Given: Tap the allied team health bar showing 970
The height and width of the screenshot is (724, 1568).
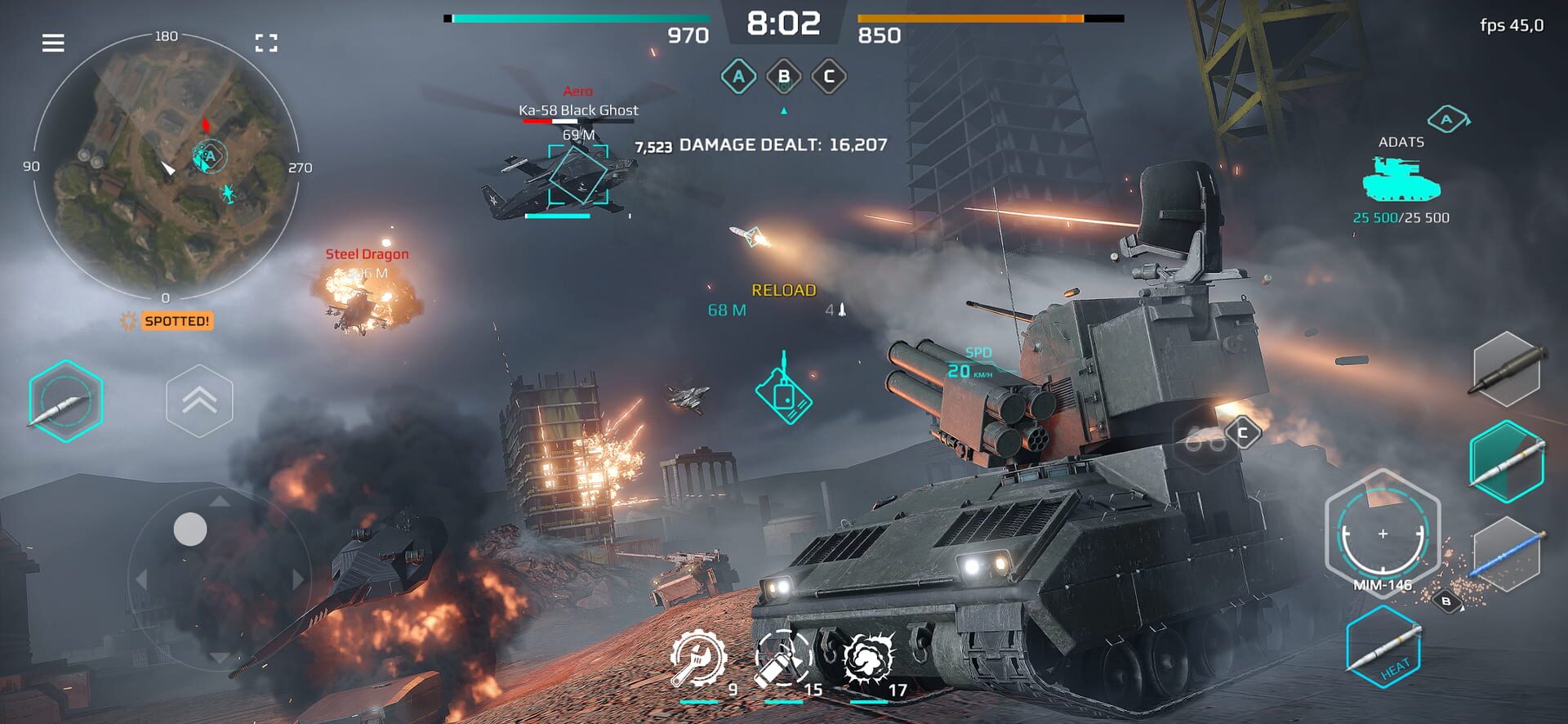Looking at the screenshot, I should click(x=580, y=16).
